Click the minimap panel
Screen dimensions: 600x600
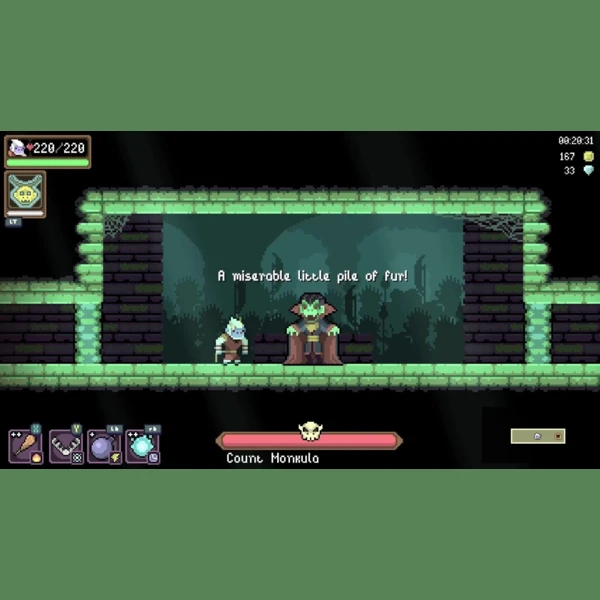[538, 436]
